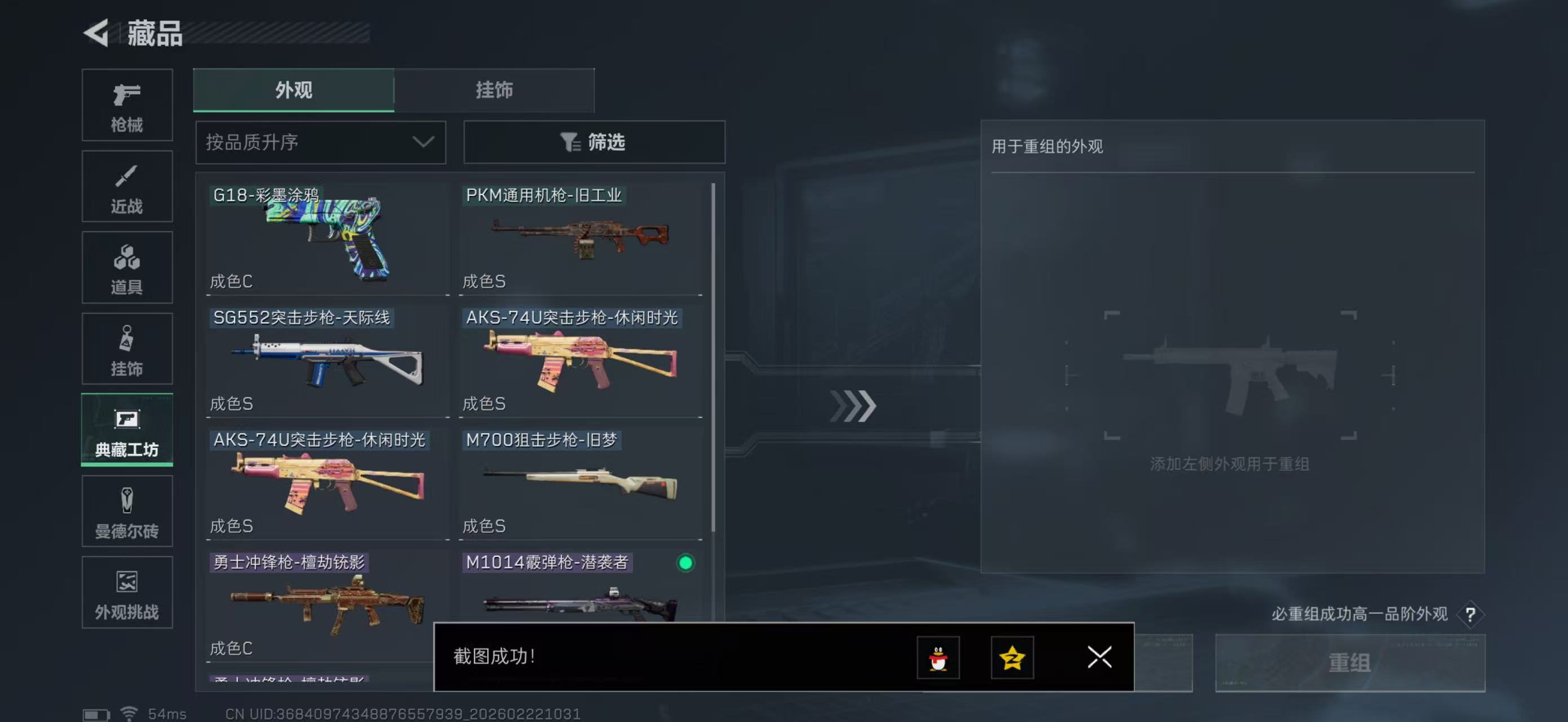Open the 挂饰 charms category in sidebar
Viewport: 1568px width, 722px height.
point(127,349)
